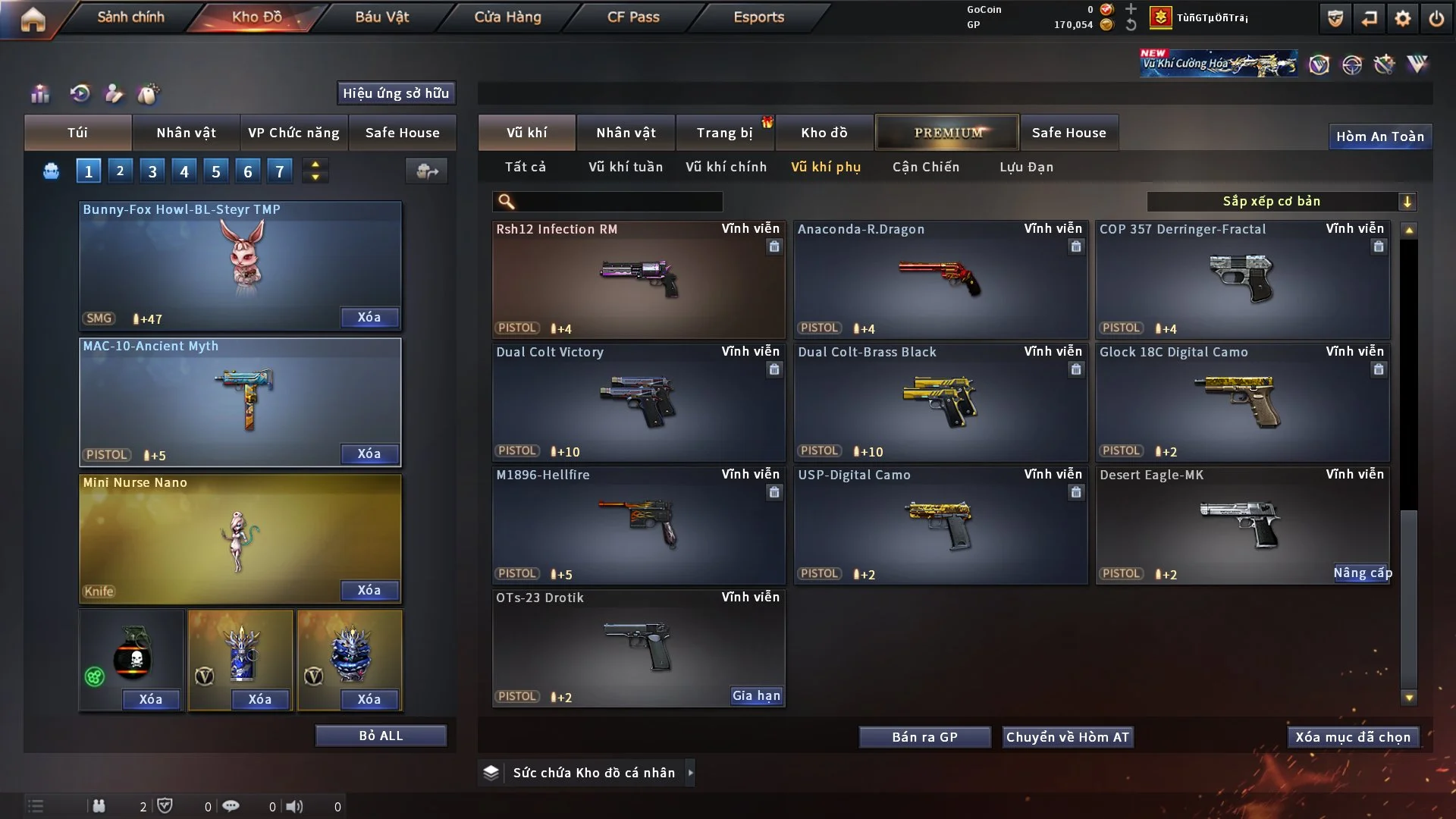Open the CF Pass menu
This screenshot has width=1456, height=819.
633,17
